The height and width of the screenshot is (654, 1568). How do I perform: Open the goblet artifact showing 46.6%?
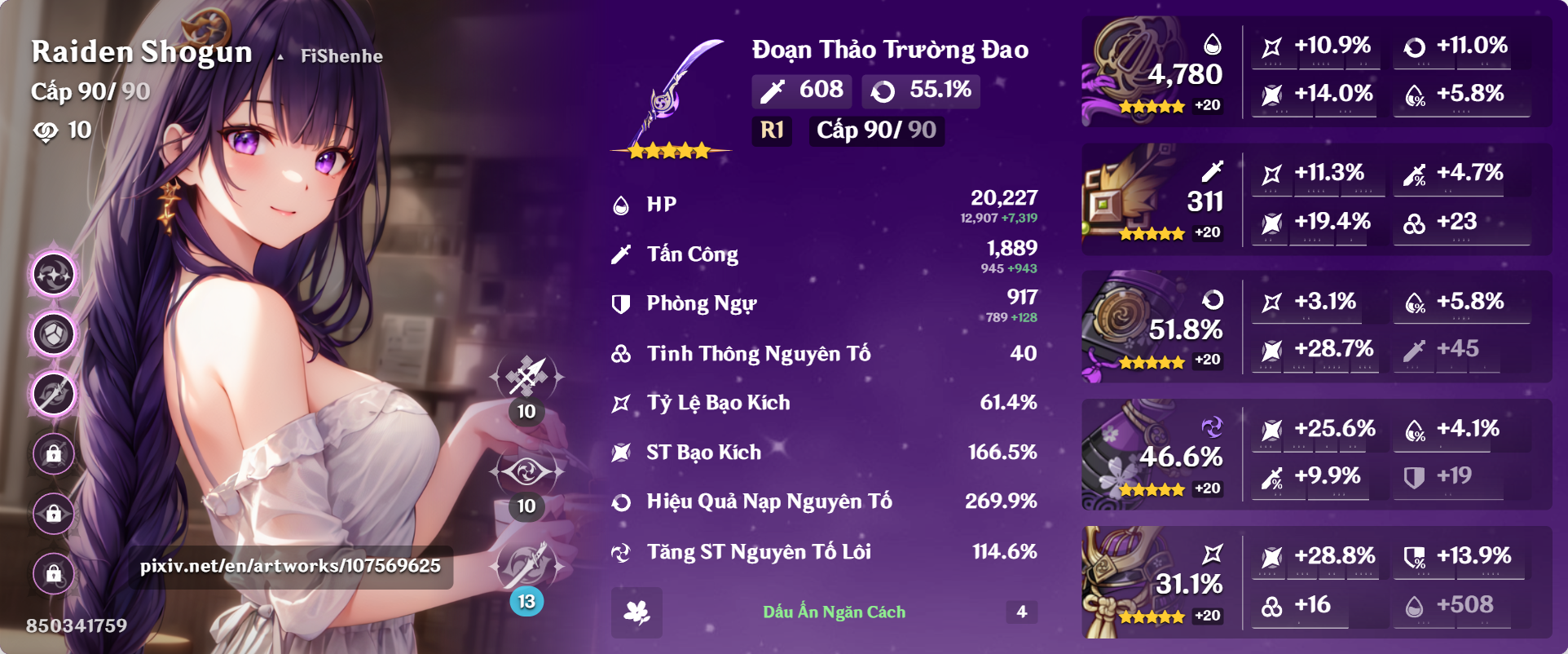pyautogui.click(x=1141, y=453)
